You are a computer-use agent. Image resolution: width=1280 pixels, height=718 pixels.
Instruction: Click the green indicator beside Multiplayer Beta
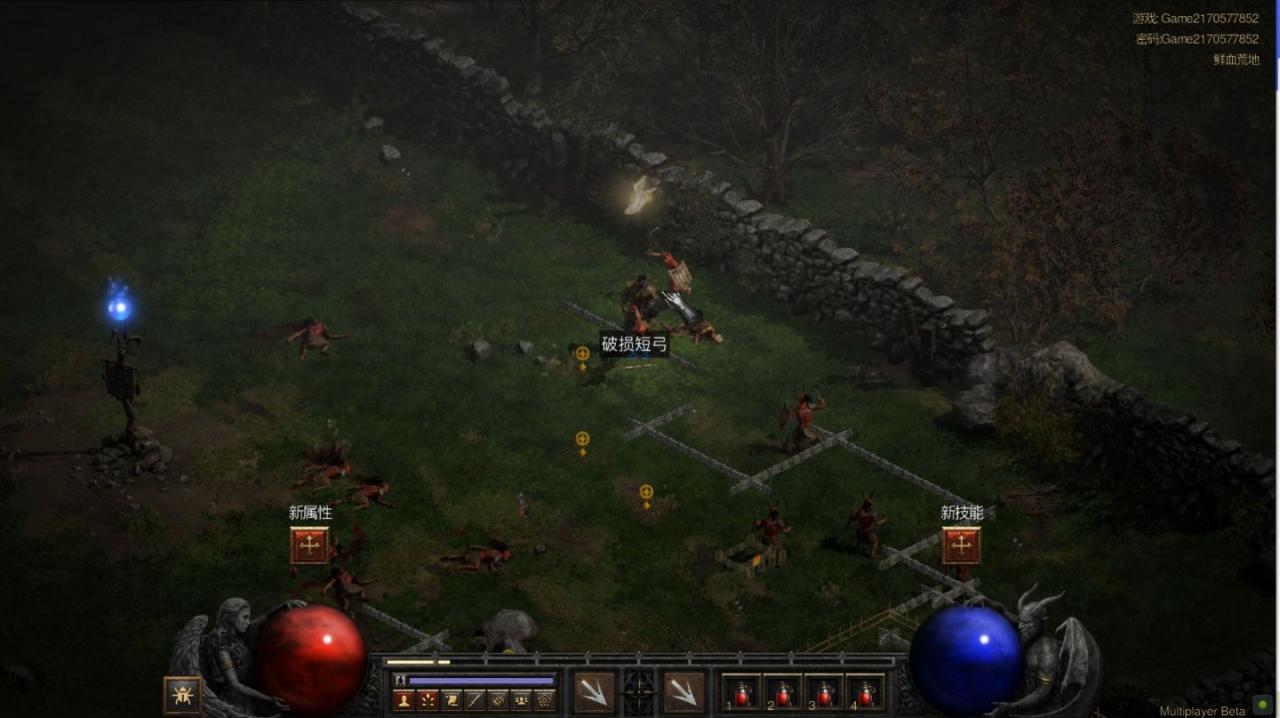coord(1262,706)
